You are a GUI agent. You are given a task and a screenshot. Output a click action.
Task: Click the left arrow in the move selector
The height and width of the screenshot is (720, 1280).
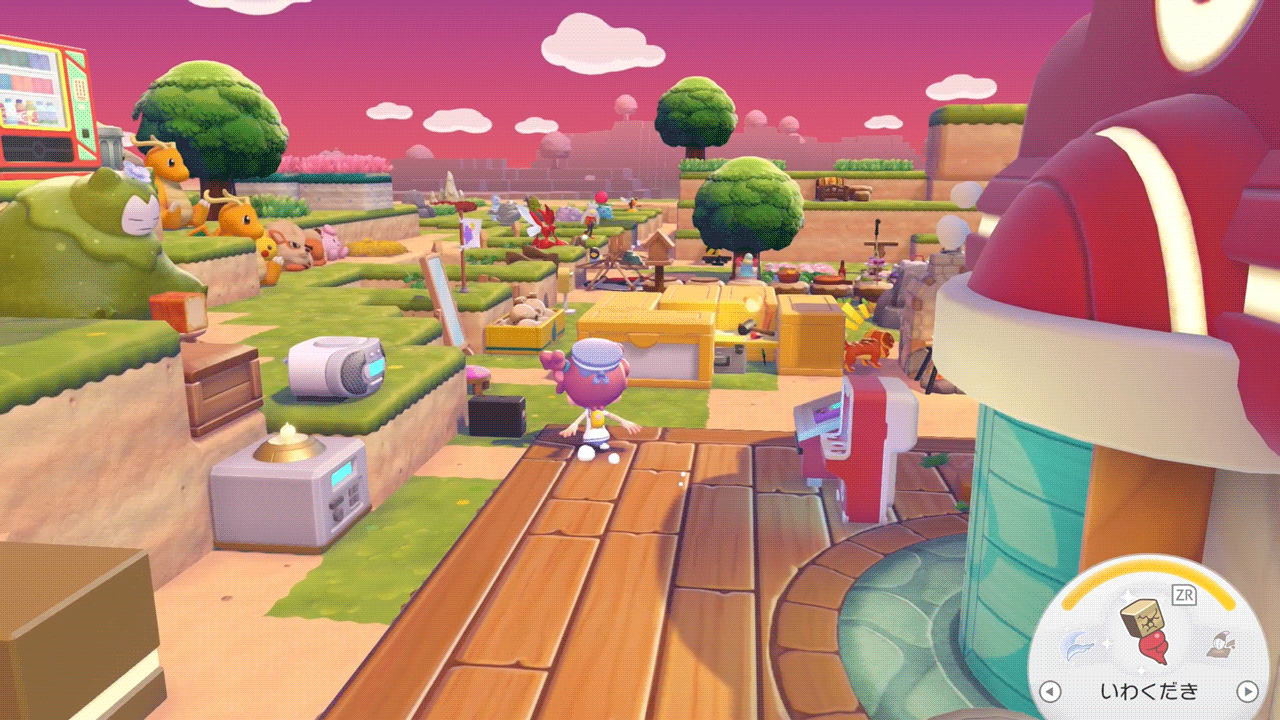coord(1050,691)
